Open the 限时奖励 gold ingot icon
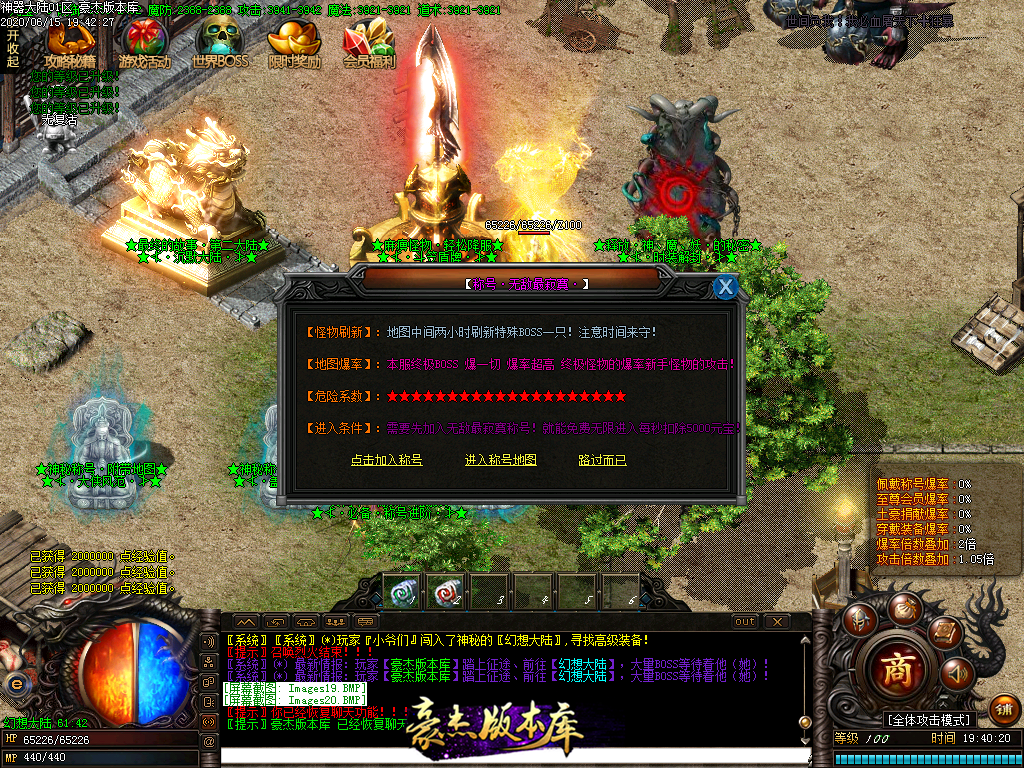1024x768 pixels. (x=294, y=44)
